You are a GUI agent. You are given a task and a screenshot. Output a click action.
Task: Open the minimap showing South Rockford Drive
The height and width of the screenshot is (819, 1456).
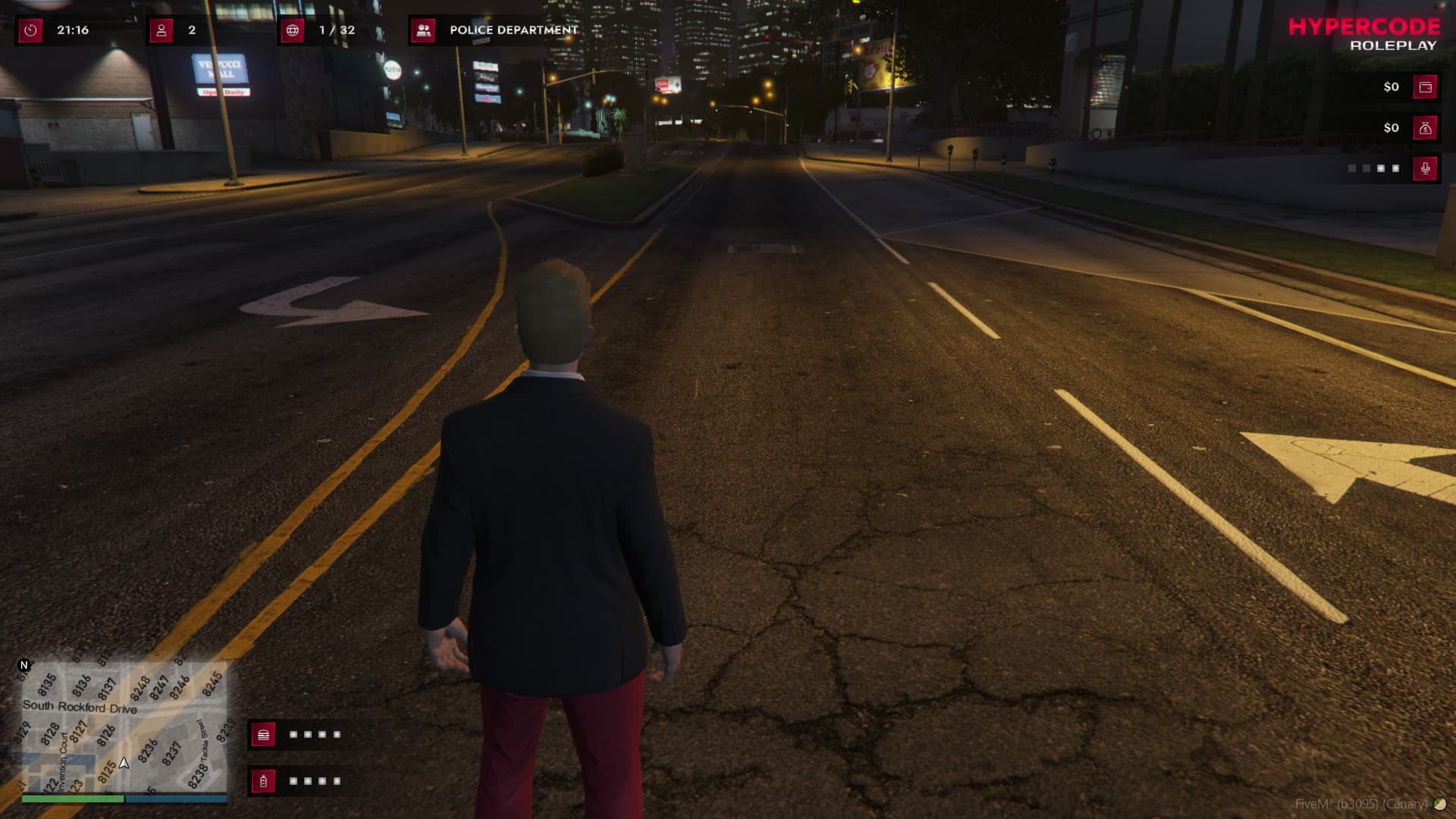(x=124, y=726)
